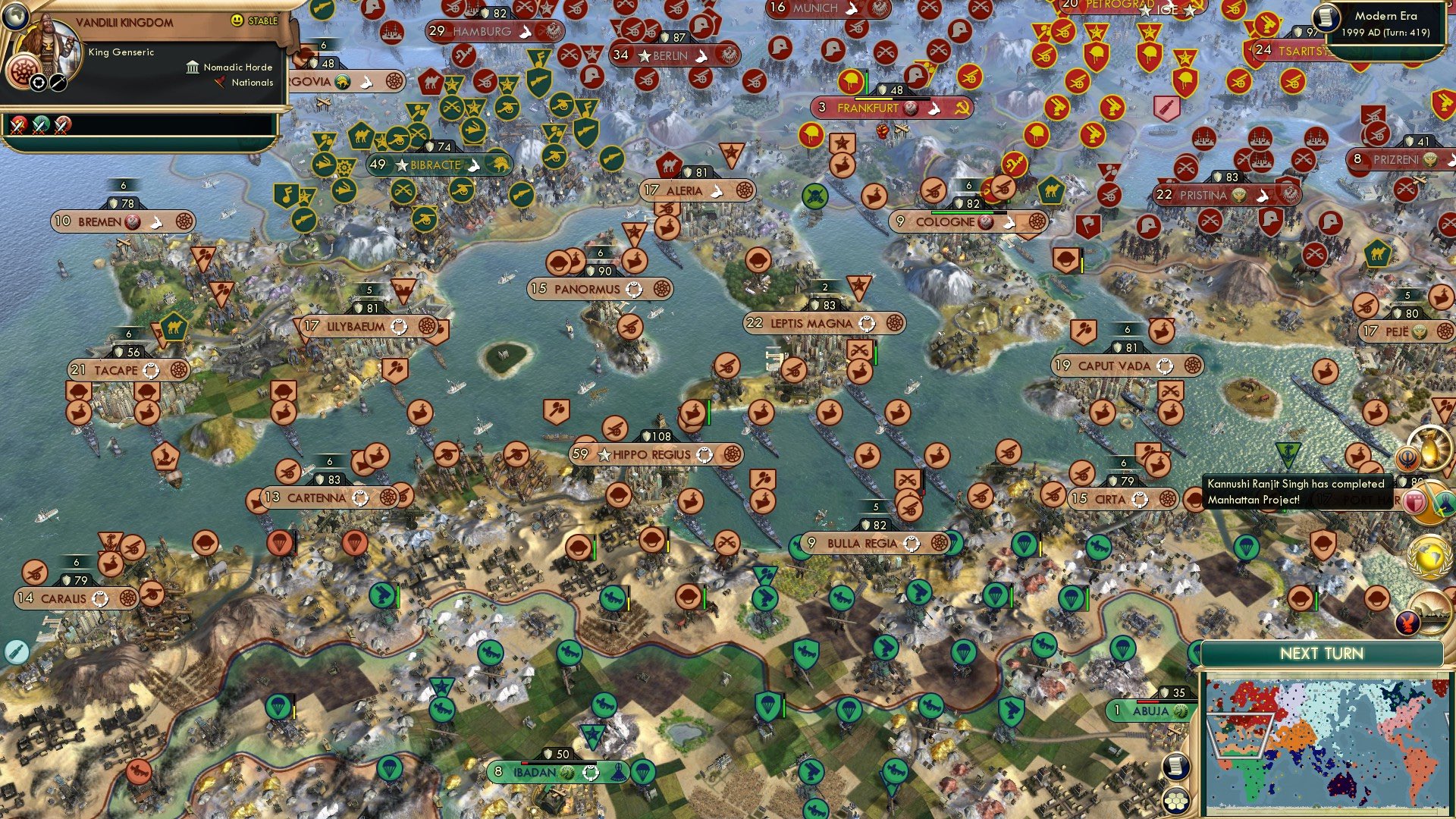Click the green war status sword icon
This screenshot has width=1456, height=819.
[x=39, y=126]
